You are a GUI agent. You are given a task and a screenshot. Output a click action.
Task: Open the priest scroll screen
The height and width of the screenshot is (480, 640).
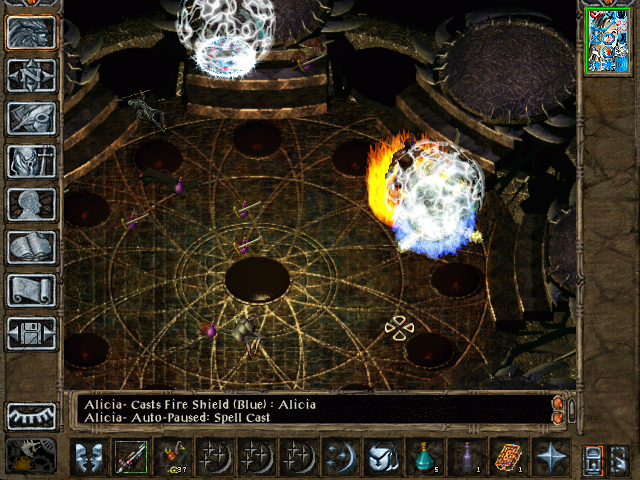pos(31,290)
